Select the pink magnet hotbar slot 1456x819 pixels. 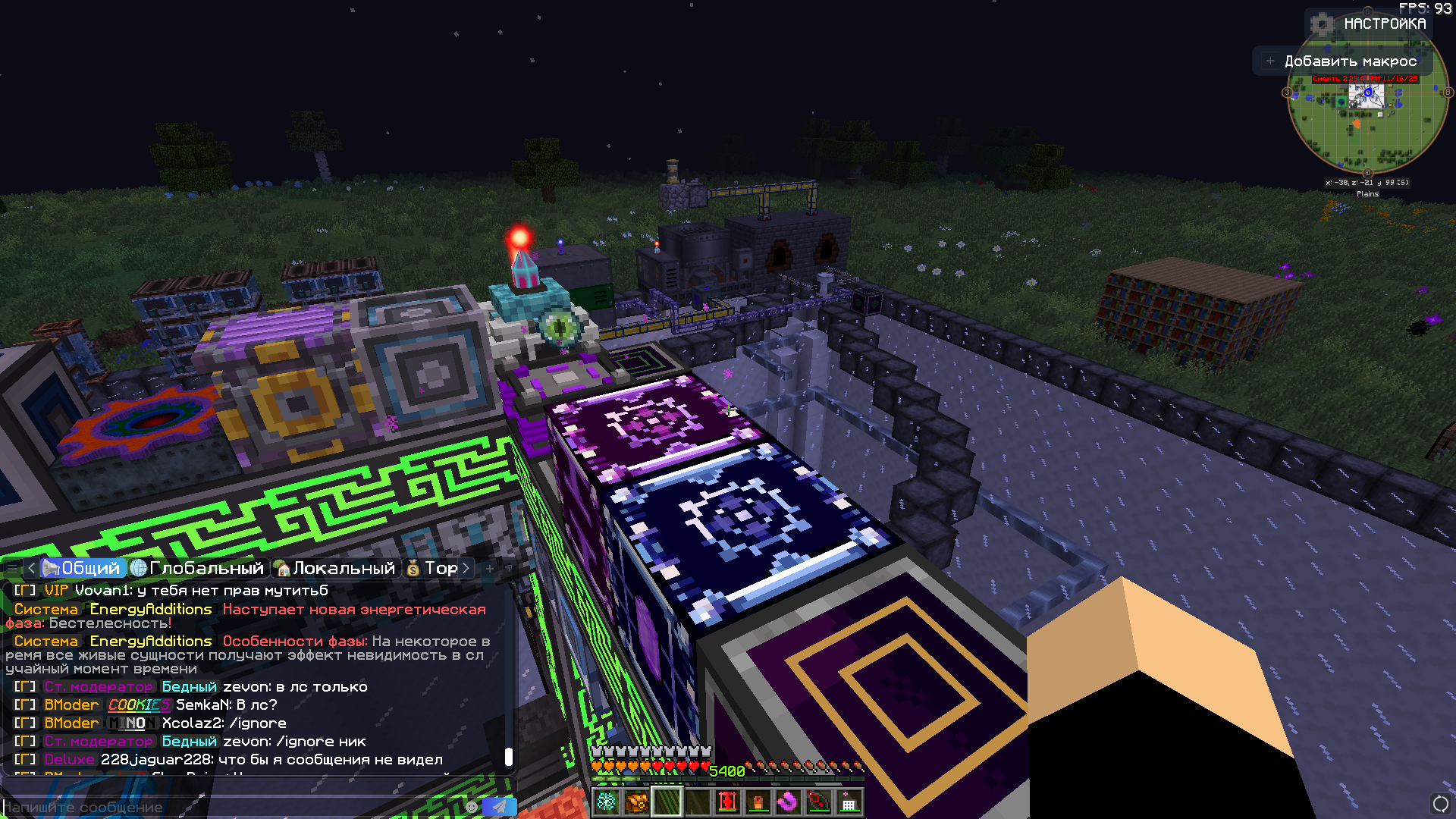[x=789, y=802]
